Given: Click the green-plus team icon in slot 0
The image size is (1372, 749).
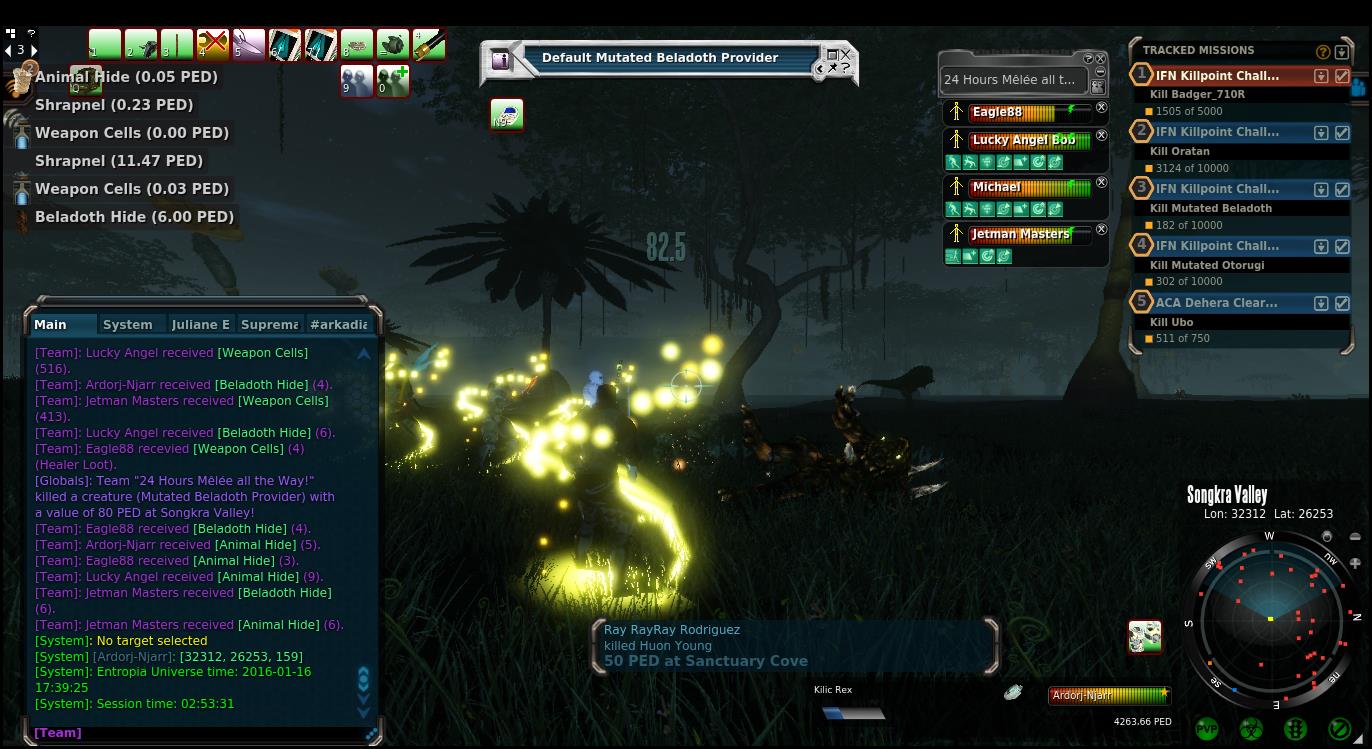Looking at the screenshot, I should coord(392,80).
